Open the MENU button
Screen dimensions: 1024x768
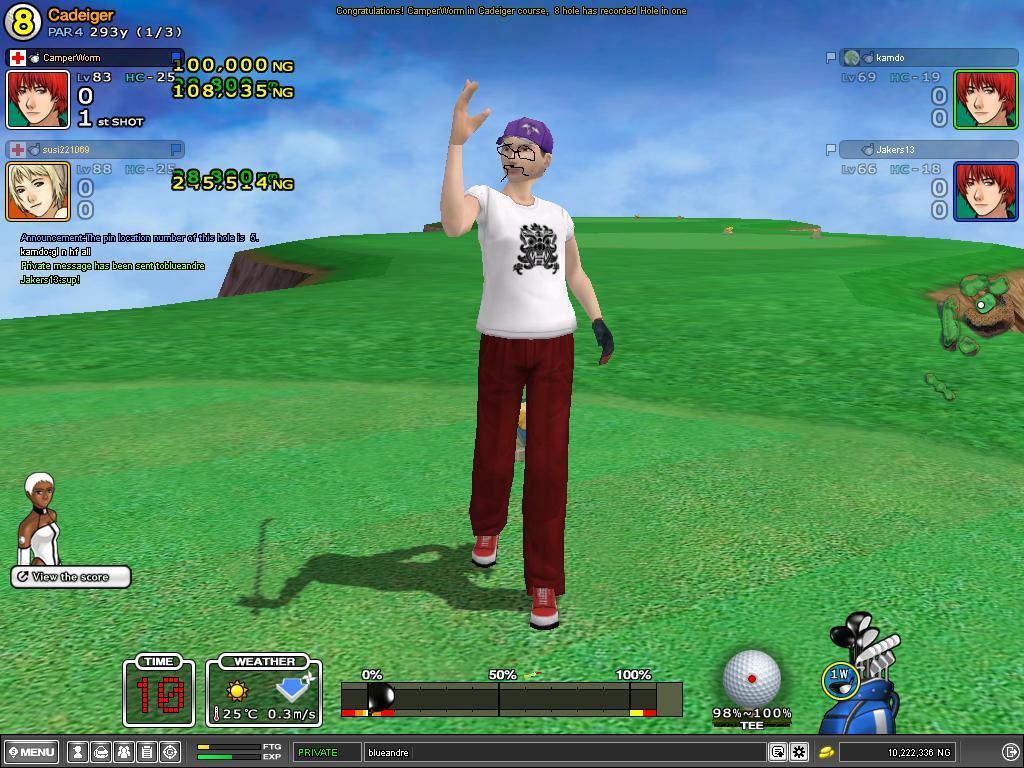click(31, 752)
